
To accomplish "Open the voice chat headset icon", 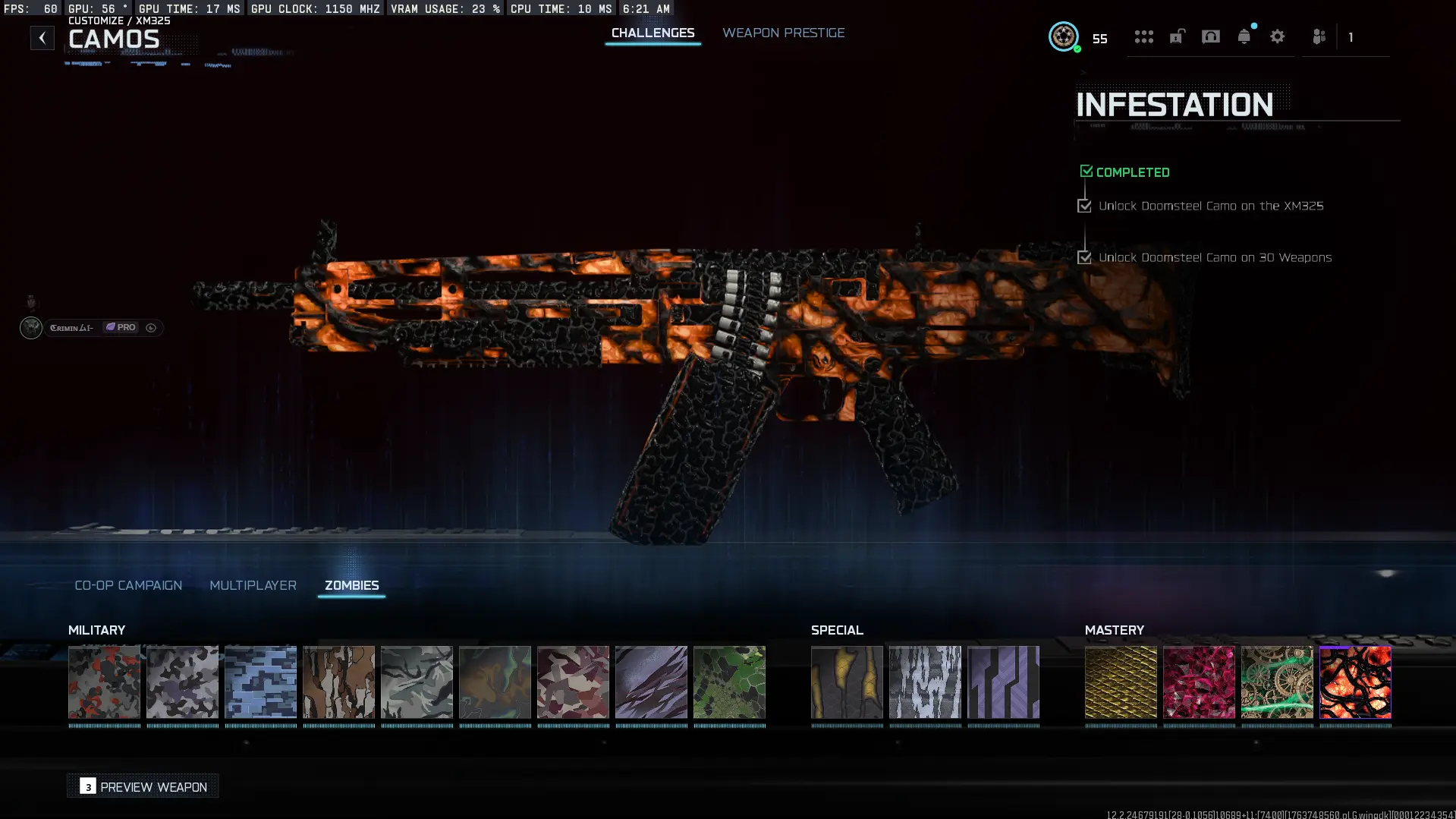I will click(x=1211, y=36).
